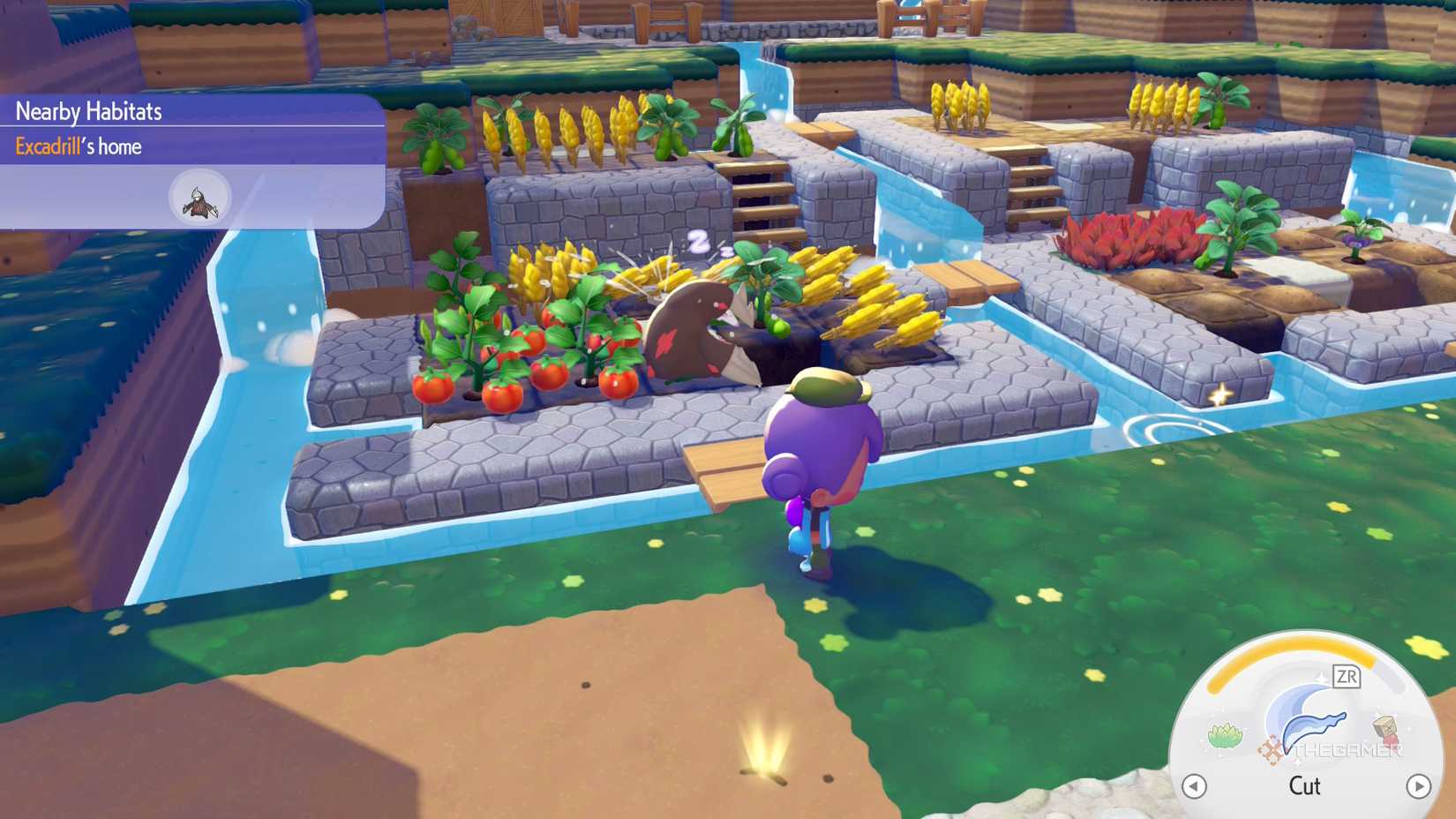
Task: Open the Nearby Habitats header
Action: point(88,111)
